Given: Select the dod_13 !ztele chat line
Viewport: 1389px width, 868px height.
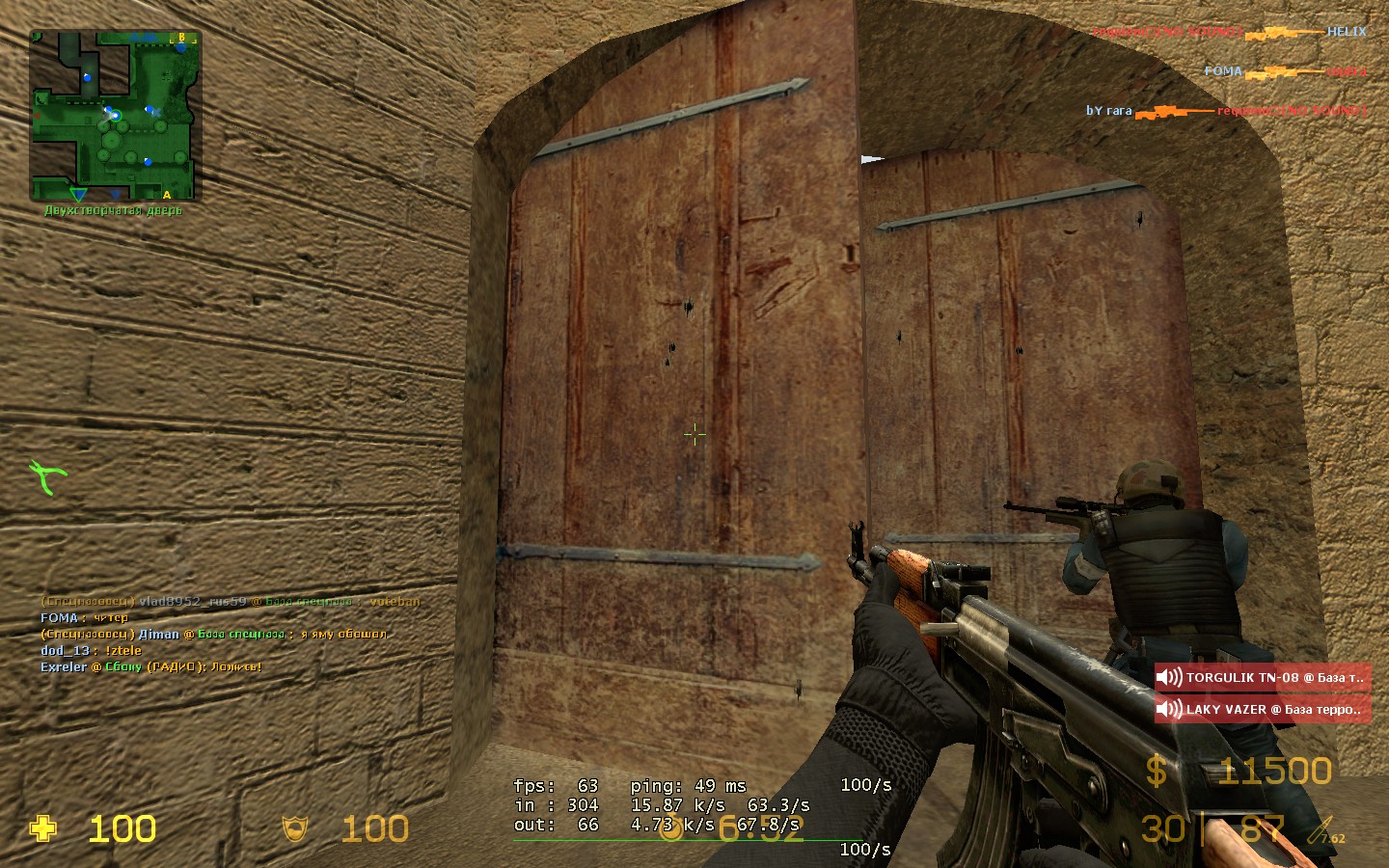Looking at the screenshot, I should click(x=91, y=651).
